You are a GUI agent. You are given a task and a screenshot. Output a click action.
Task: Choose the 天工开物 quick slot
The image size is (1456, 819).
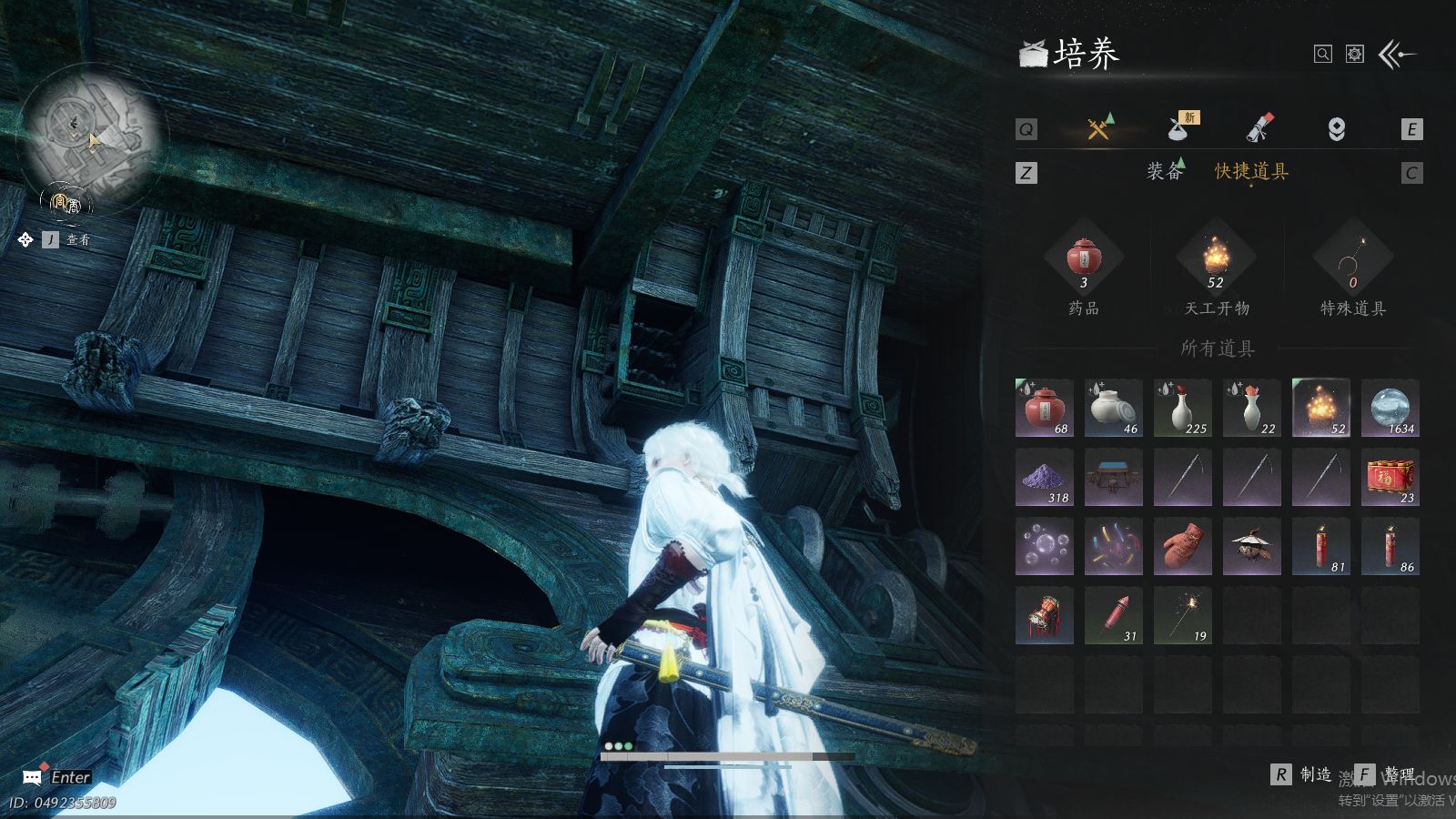pos(1217,259)
